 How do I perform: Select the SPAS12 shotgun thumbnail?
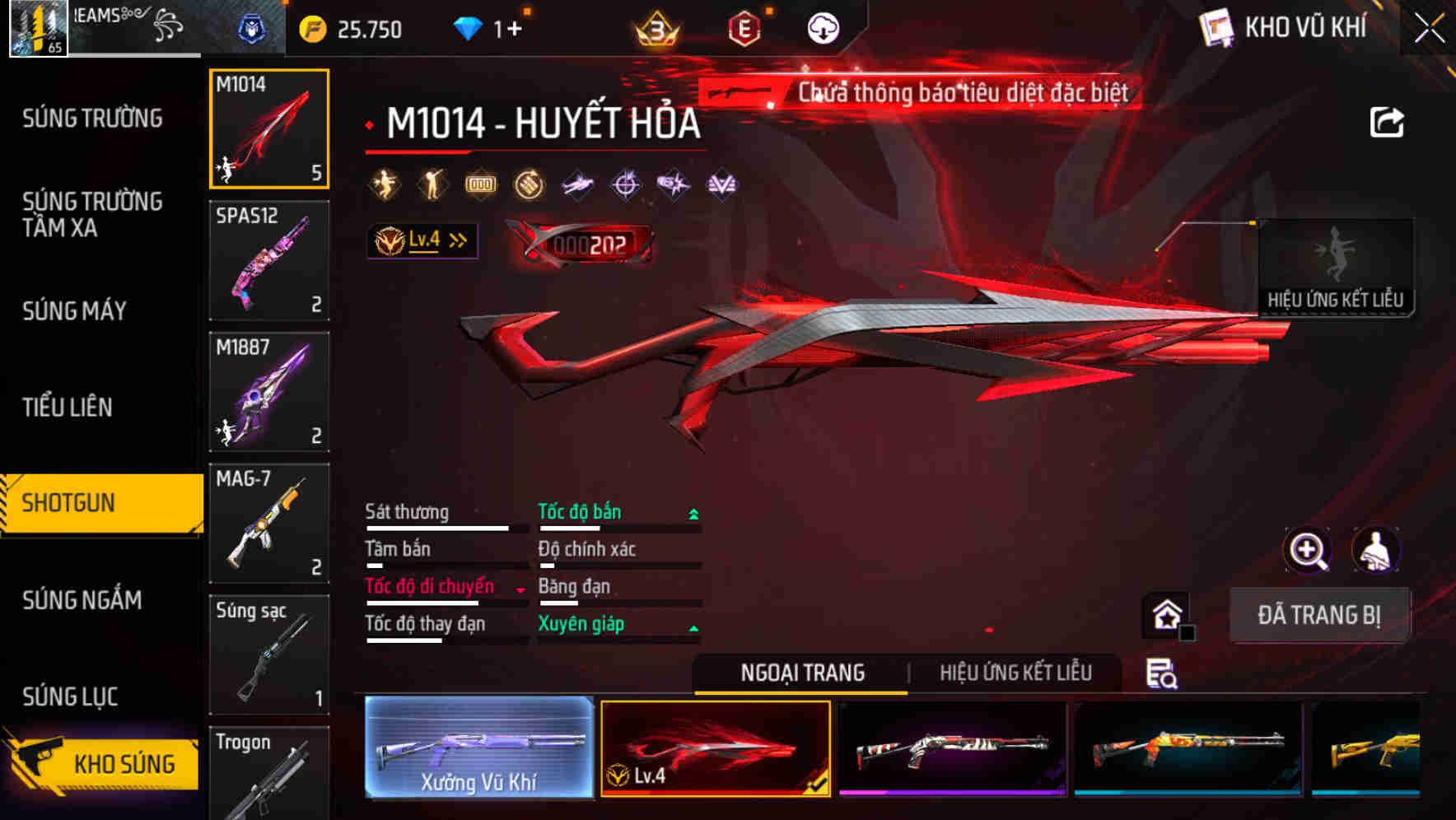269,259
